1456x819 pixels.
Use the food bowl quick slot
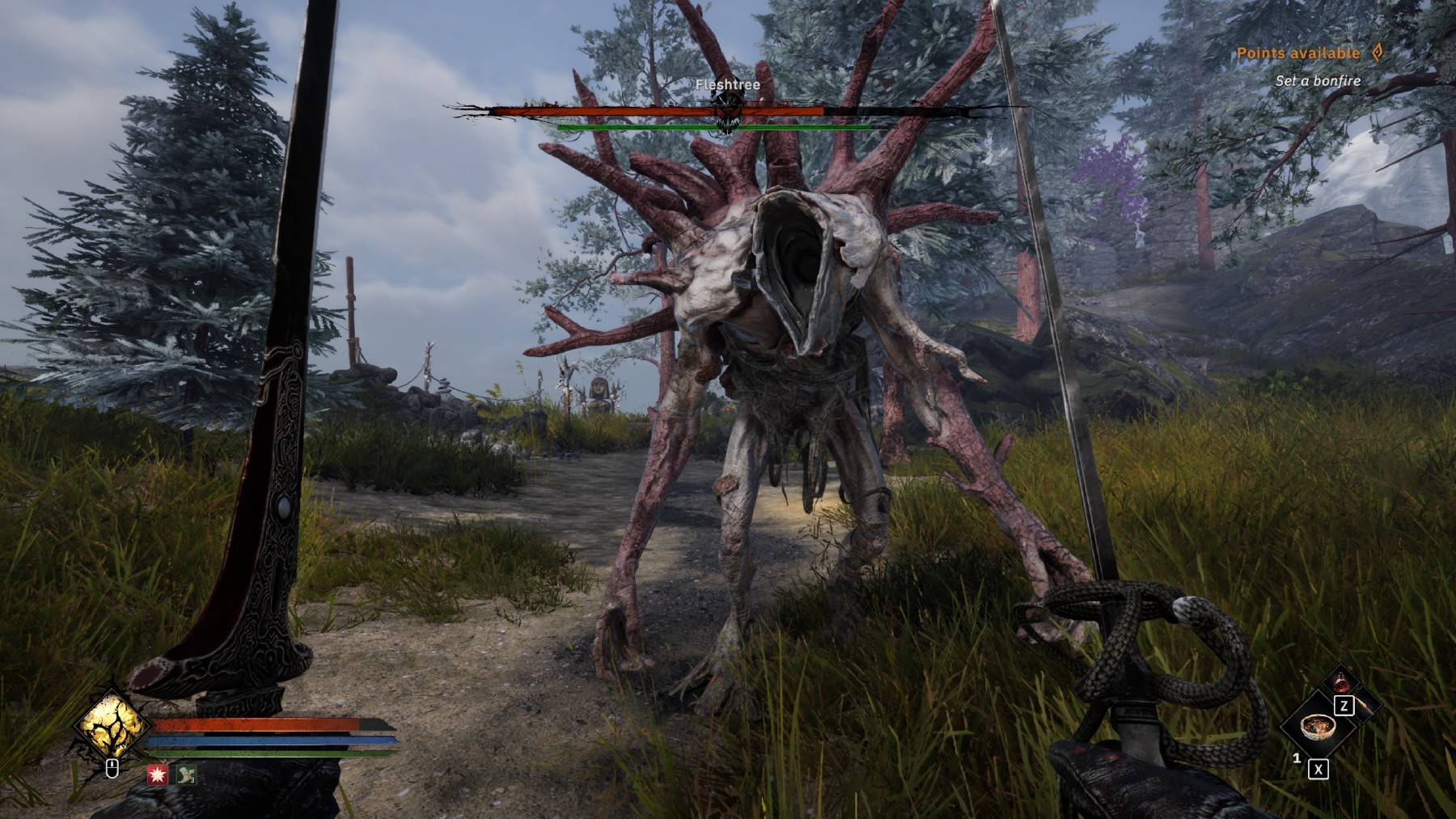tap(1317, 727)
